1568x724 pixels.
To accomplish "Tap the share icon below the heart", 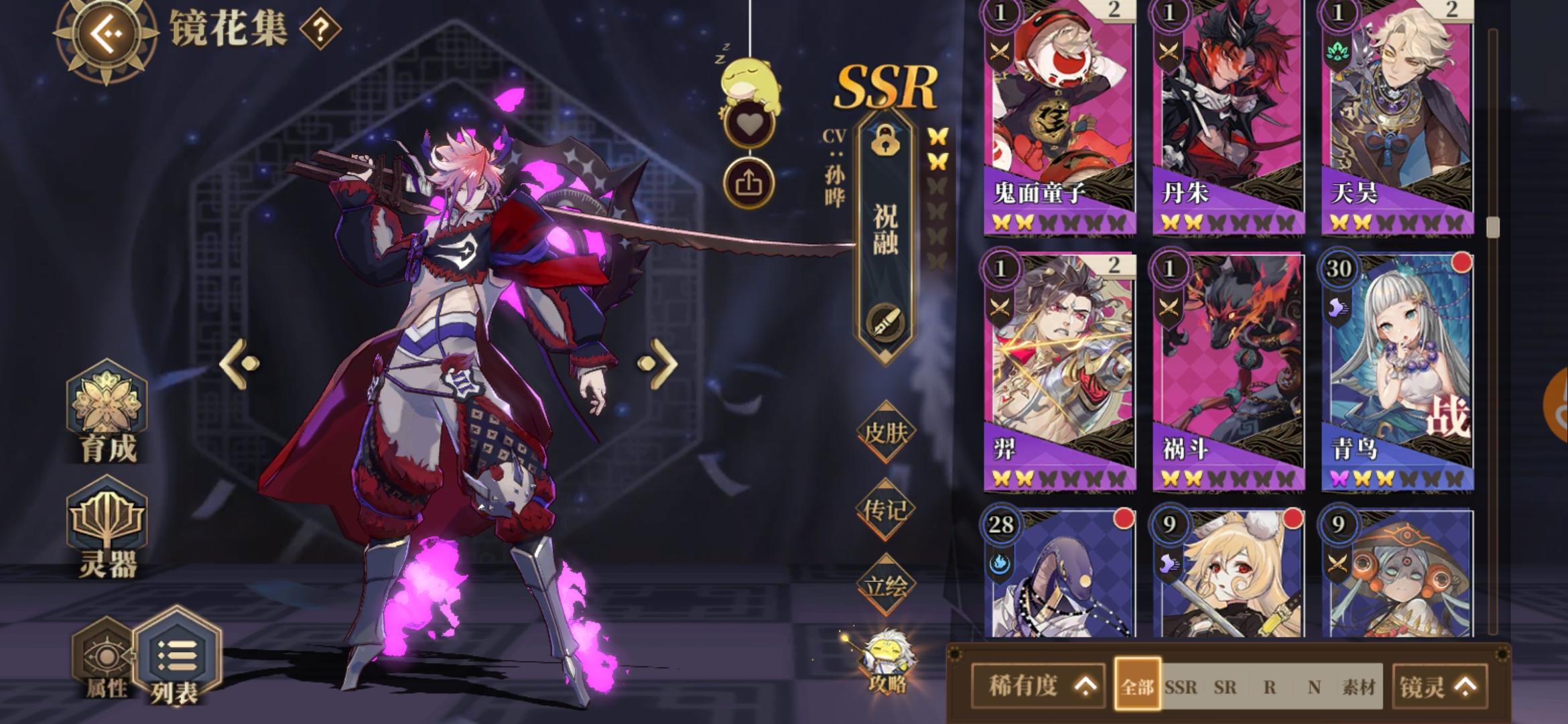I will [750, 181].
